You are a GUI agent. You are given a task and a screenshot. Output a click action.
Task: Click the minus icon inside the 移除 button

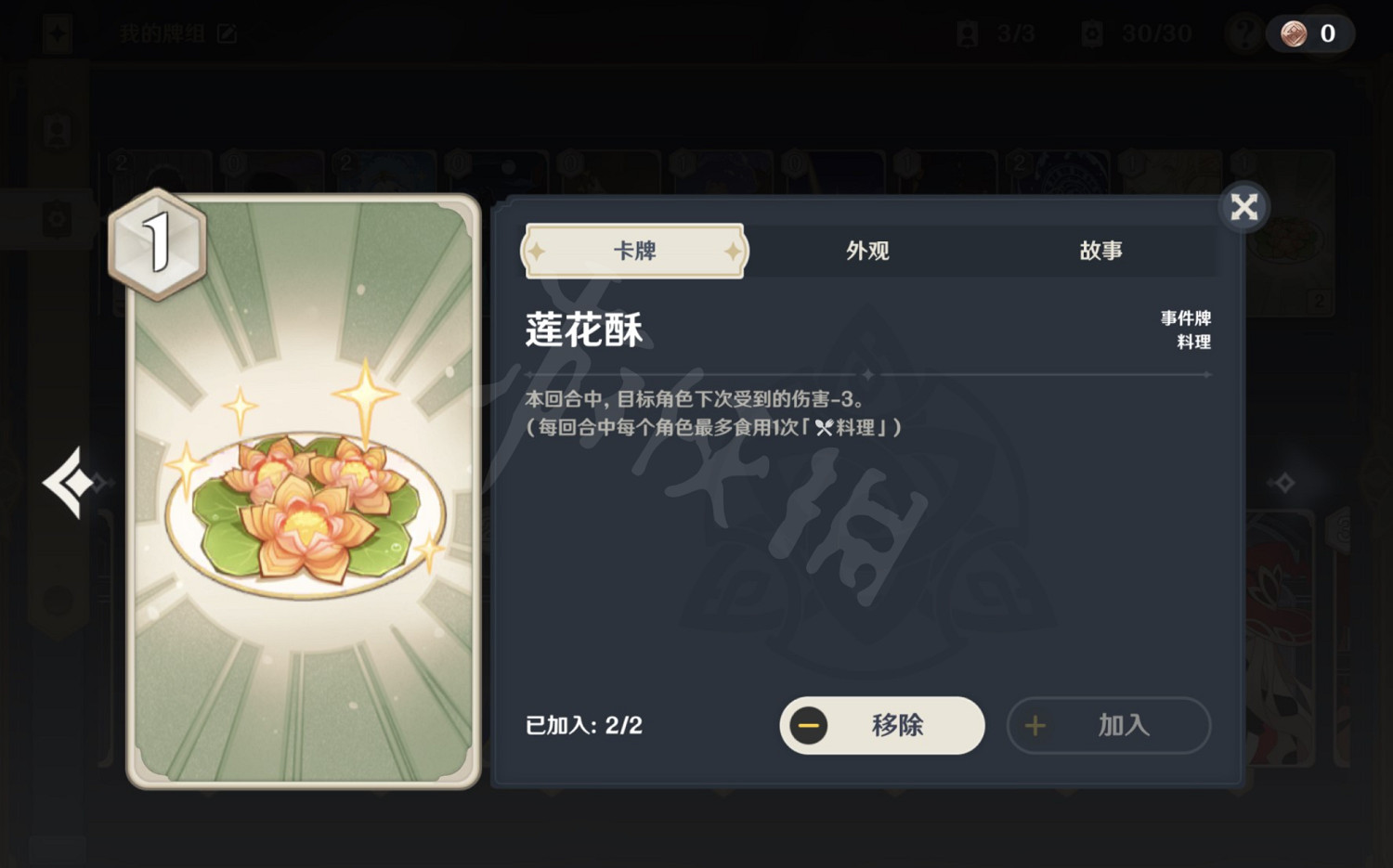(809, 726)
